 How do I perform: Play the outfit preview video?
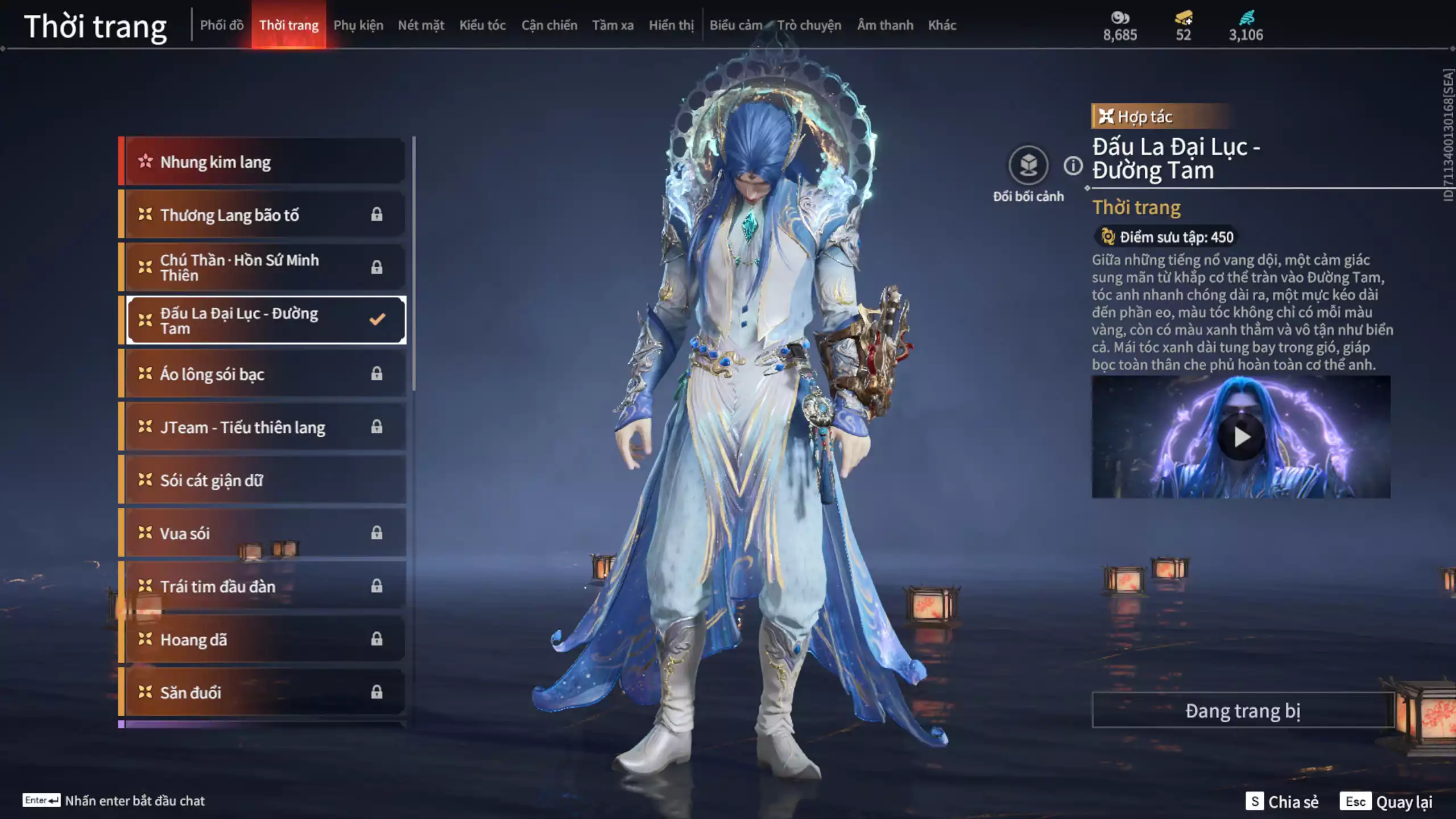click(1241, 437)
